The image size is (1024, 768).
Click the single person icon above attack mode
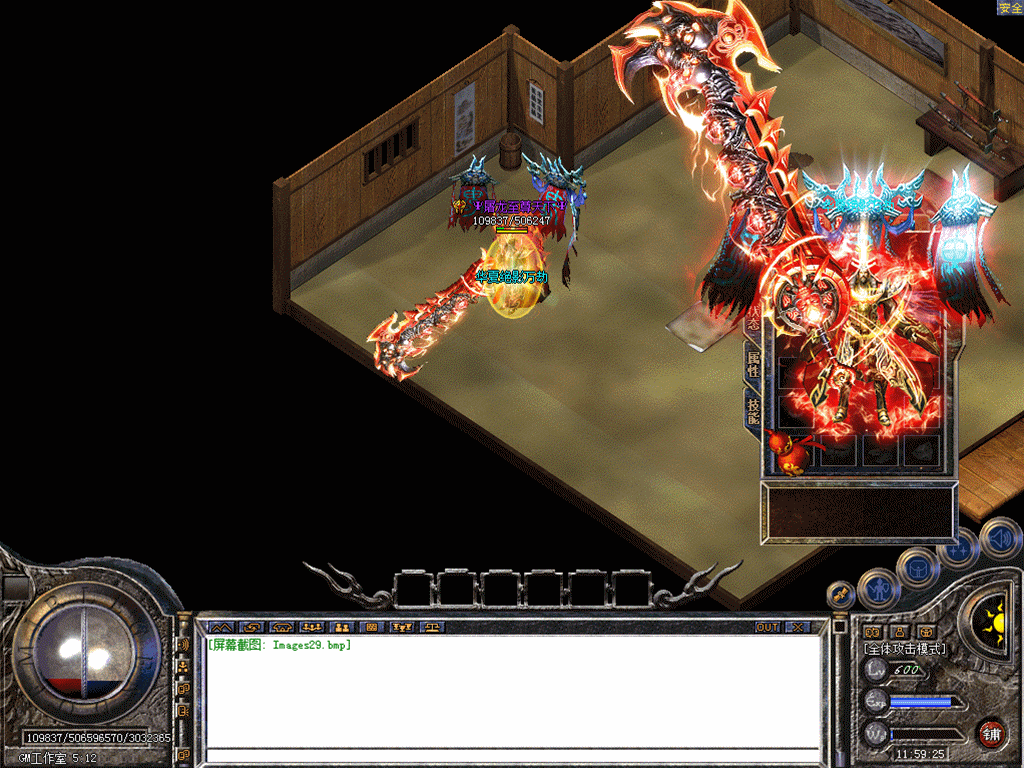tap(898, 632)
